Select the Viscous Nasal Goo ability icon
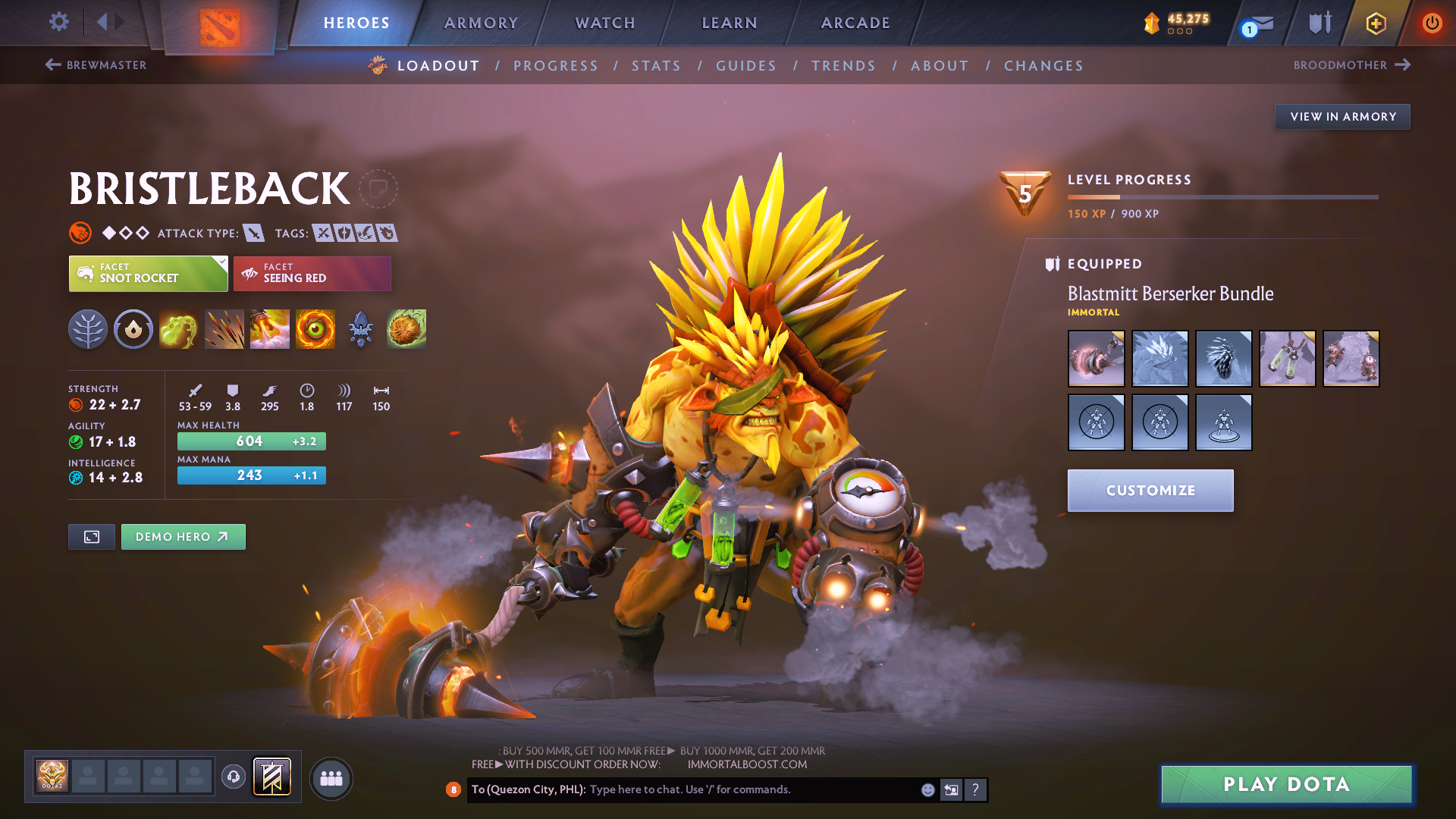Image resolution: width=1456 pixels, height=819 pixels. click(x=179, y=329)
